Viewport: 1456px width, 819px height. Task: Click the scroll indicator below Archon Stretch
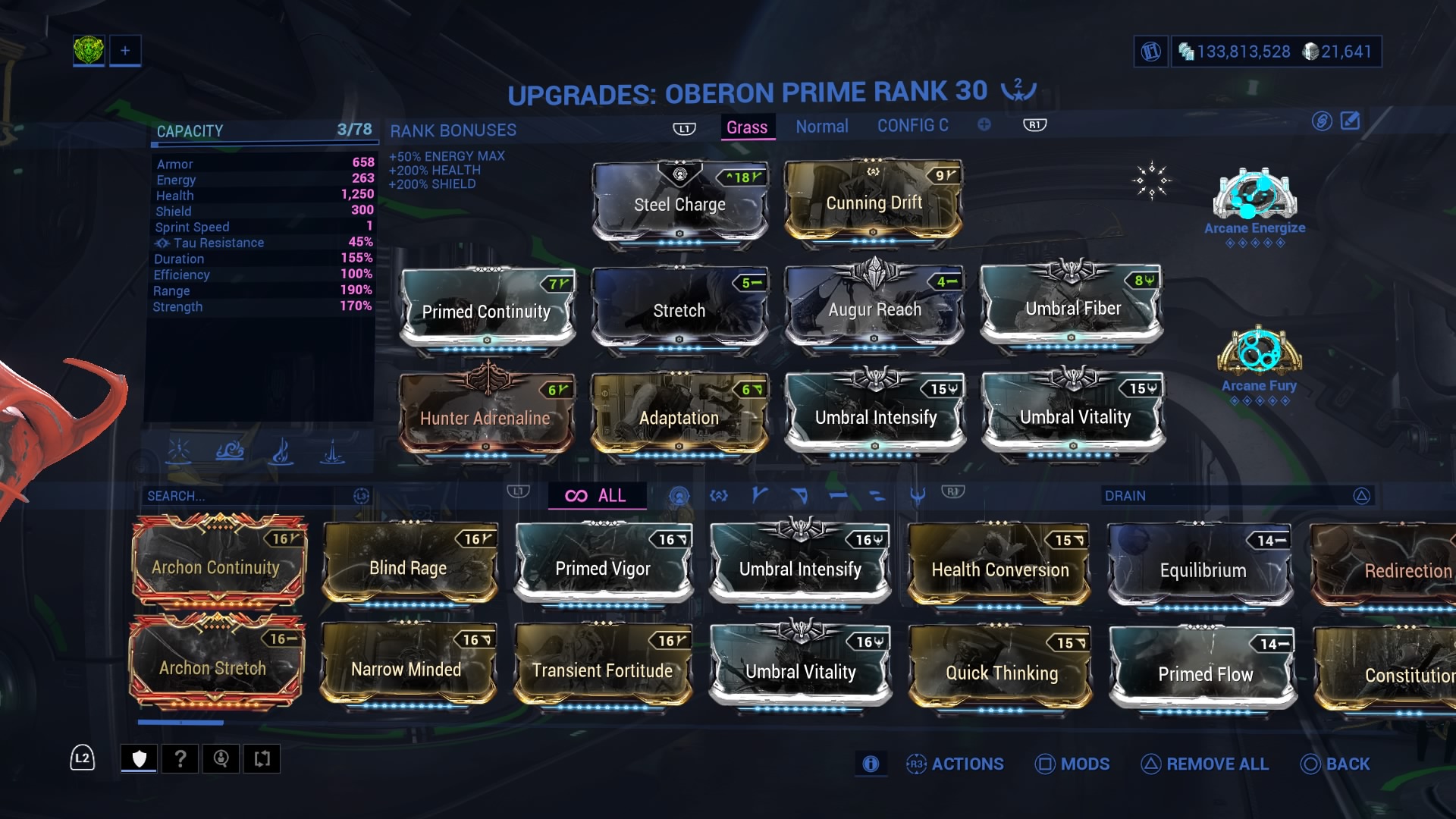180,722
